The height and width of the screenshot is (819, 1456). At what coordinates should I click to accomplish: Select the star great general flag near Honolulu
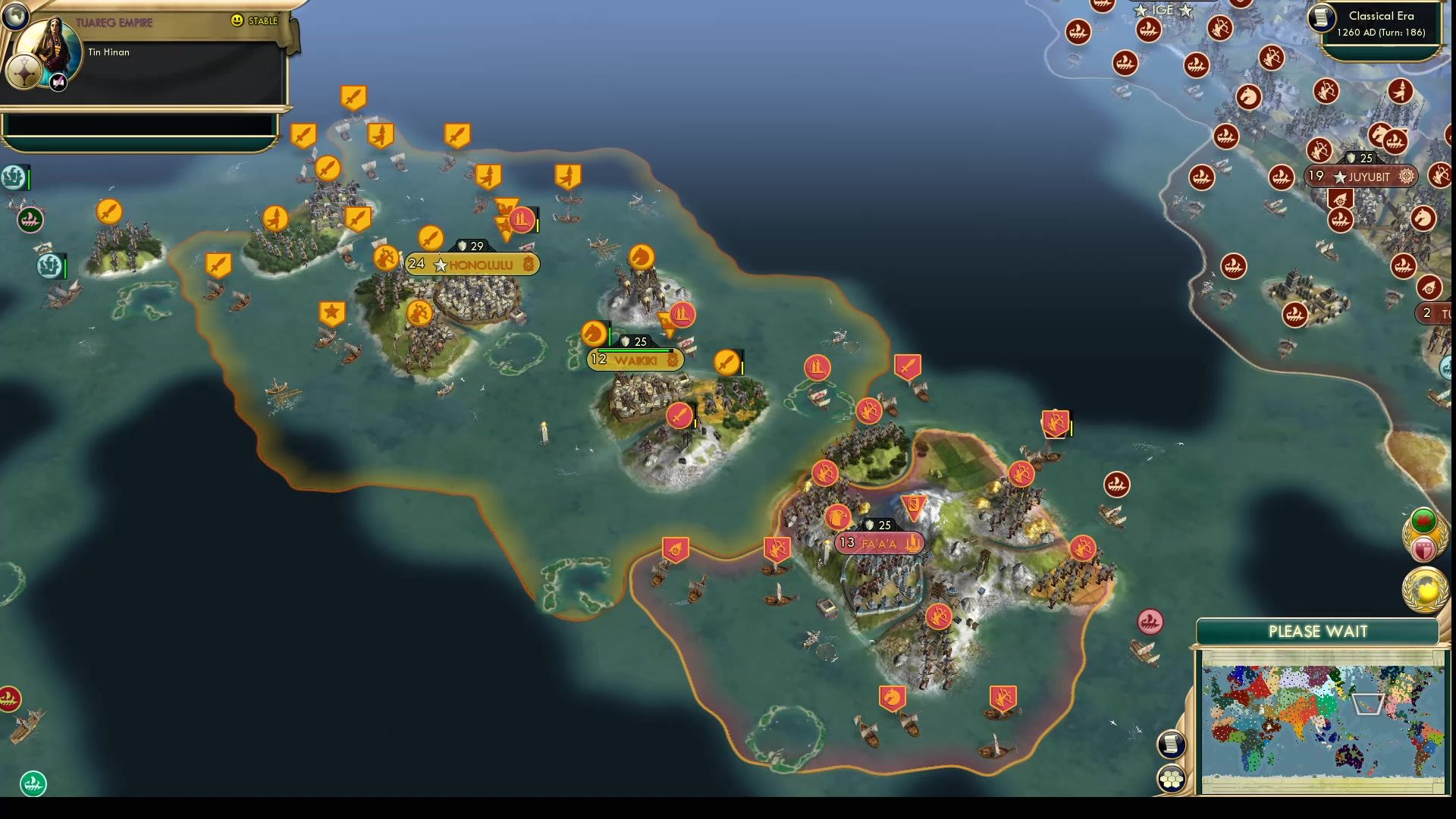coord(331,311)
